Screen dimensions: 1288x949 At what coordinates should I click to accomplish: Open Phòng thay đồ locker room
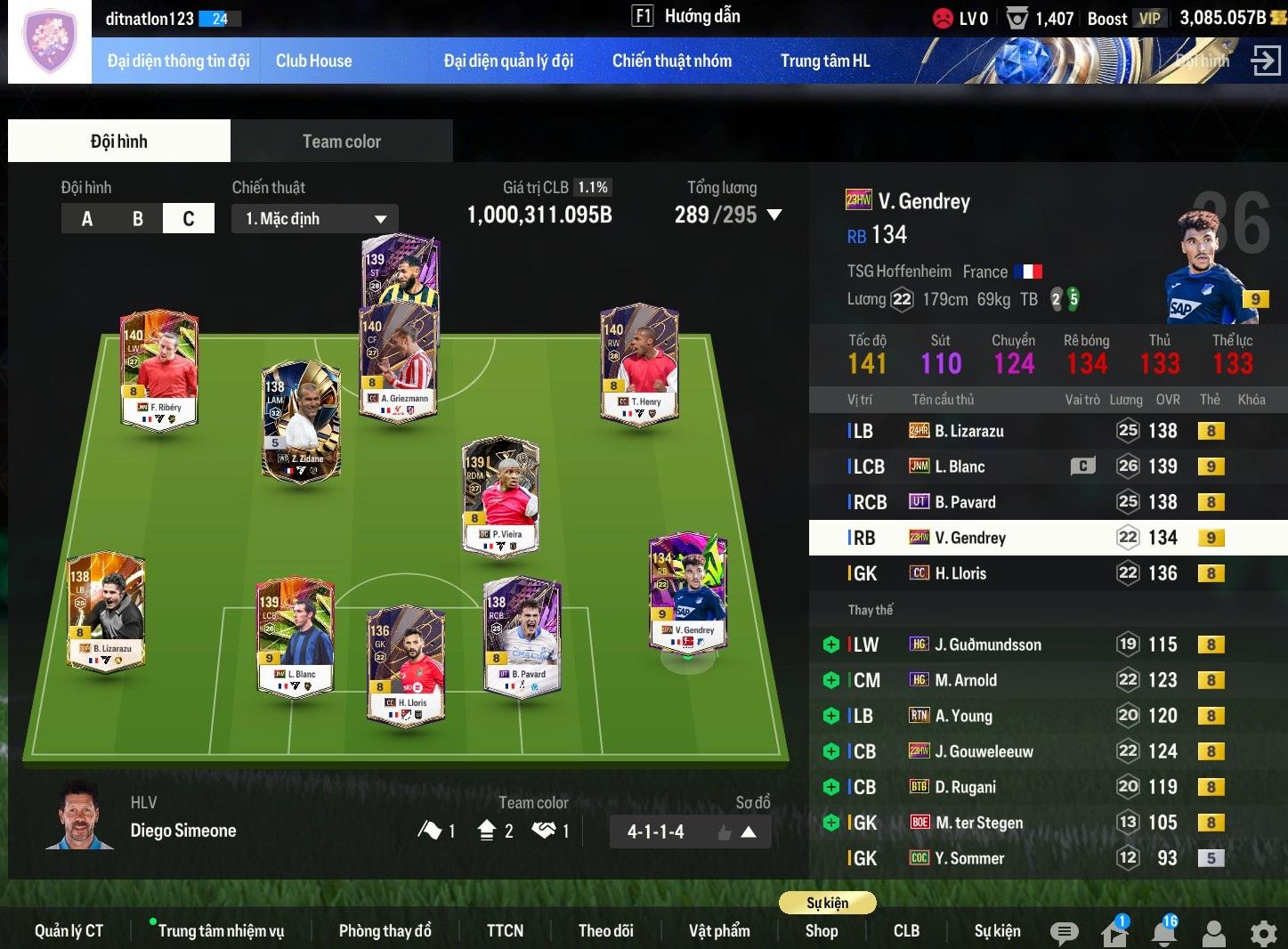pos(385,930)
